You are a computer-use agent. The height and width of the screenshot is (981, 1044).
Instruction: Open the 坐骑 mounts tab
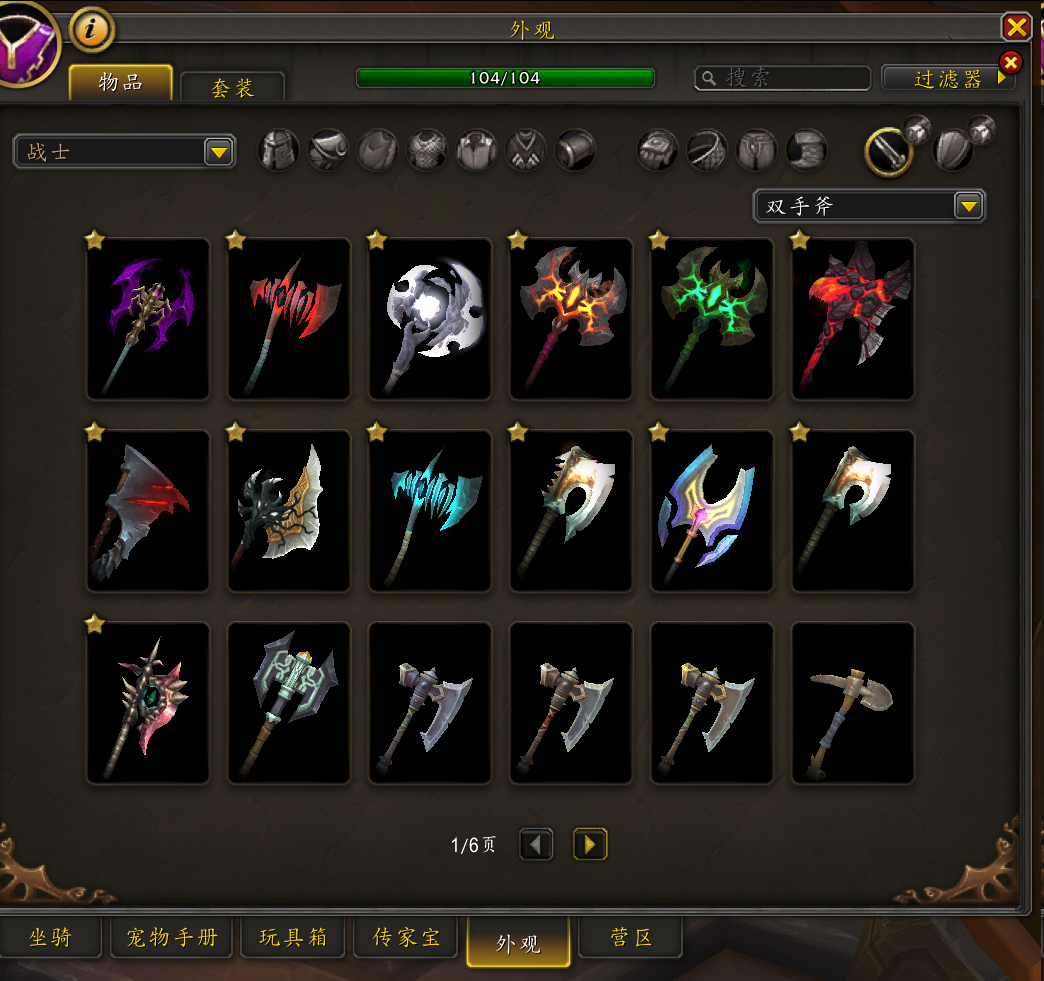click(x=50, y=939)
